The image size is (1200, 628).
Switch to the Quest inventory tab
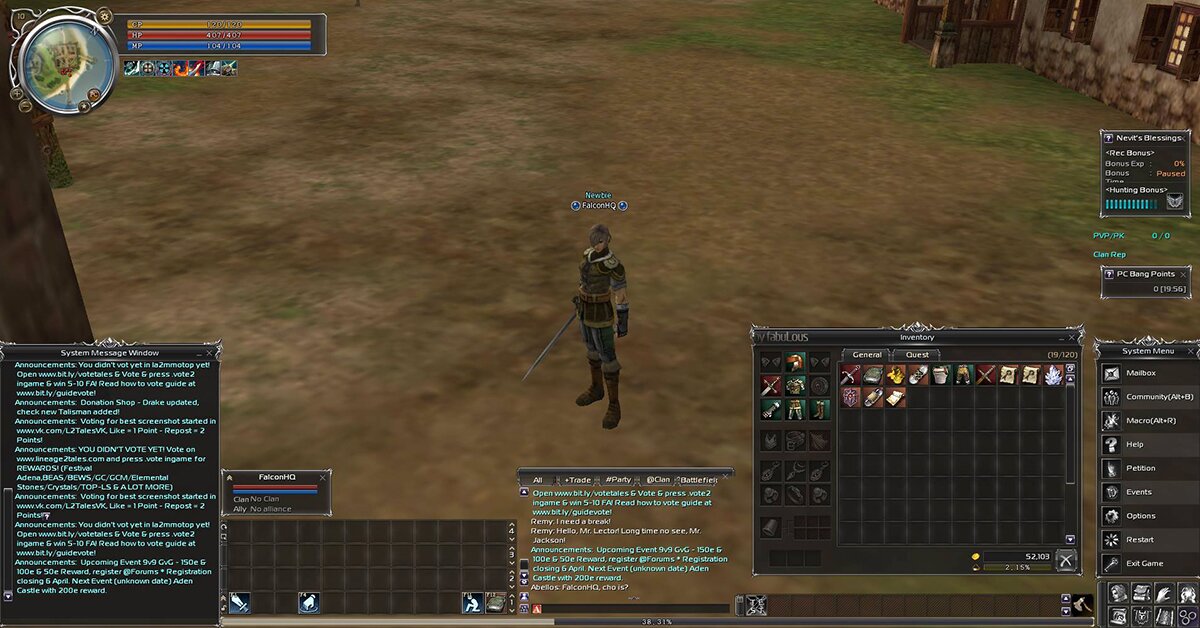tap(916, 355)
